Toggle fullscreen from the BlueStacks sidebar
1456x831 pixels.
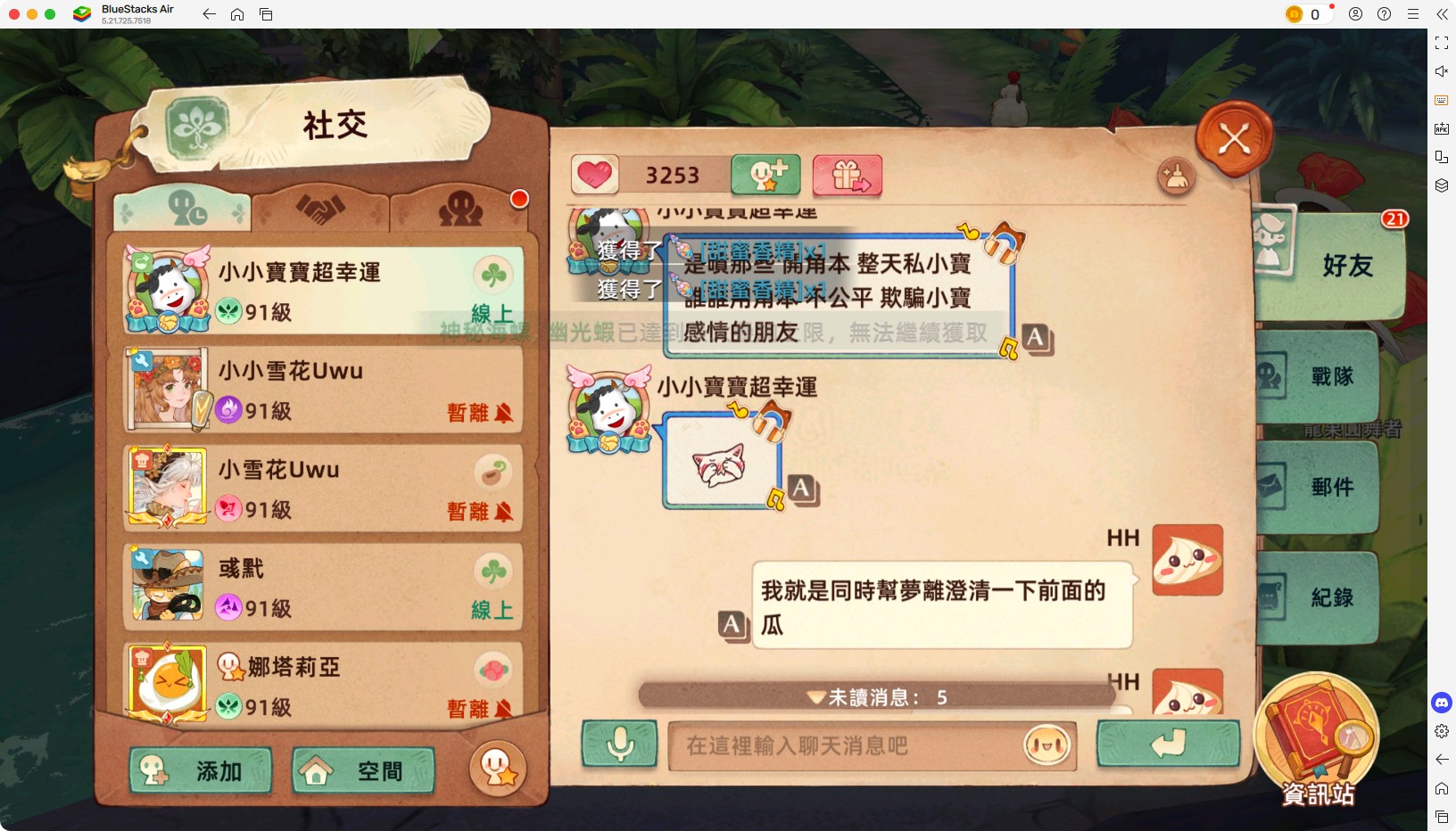click(1442, 42)
